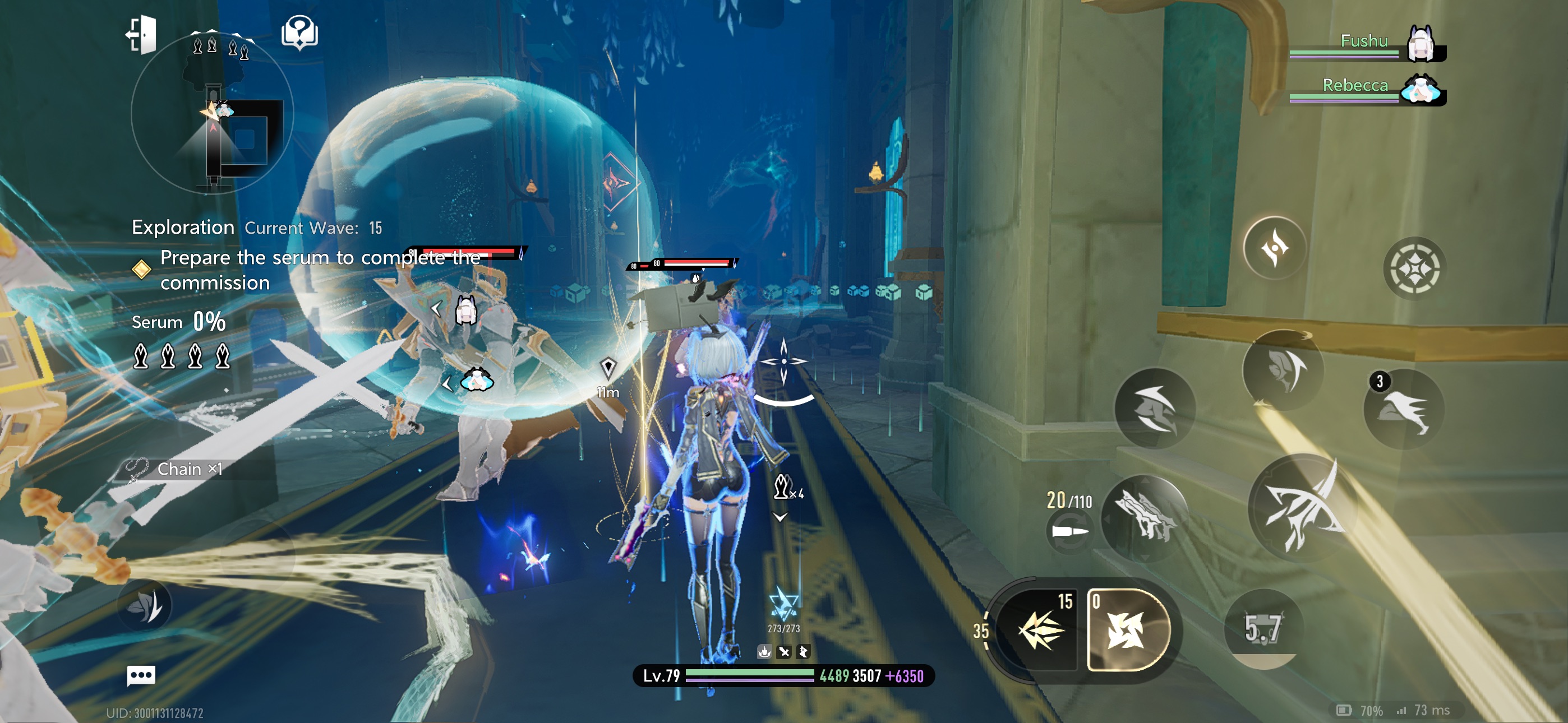
Task: Tap the leaf icon above chat
Action: 145,605
